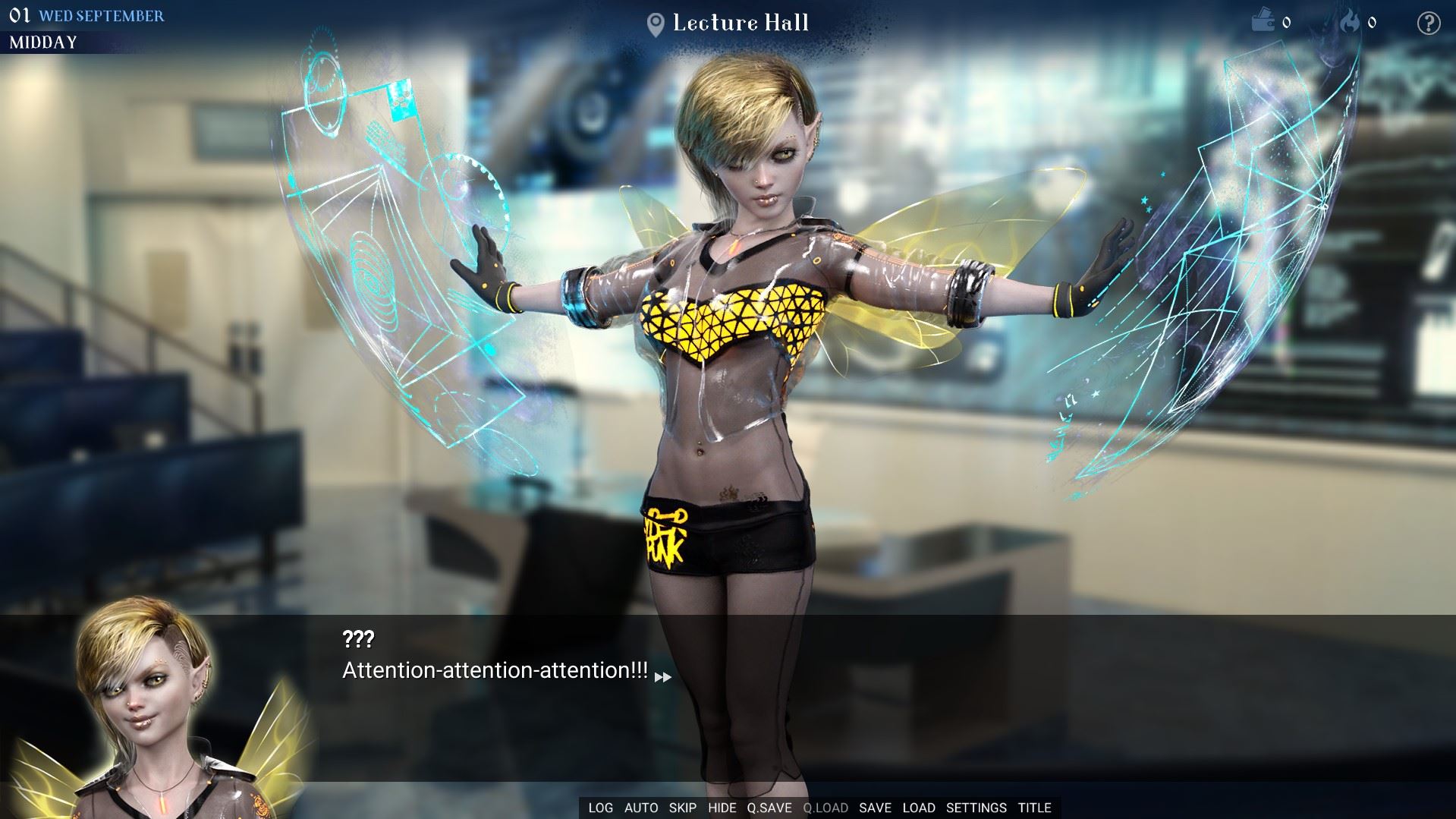Select the flame stat icon
Image resolution: width=1456 pixels, height=819 pixels.
(x=1350, y=22)
